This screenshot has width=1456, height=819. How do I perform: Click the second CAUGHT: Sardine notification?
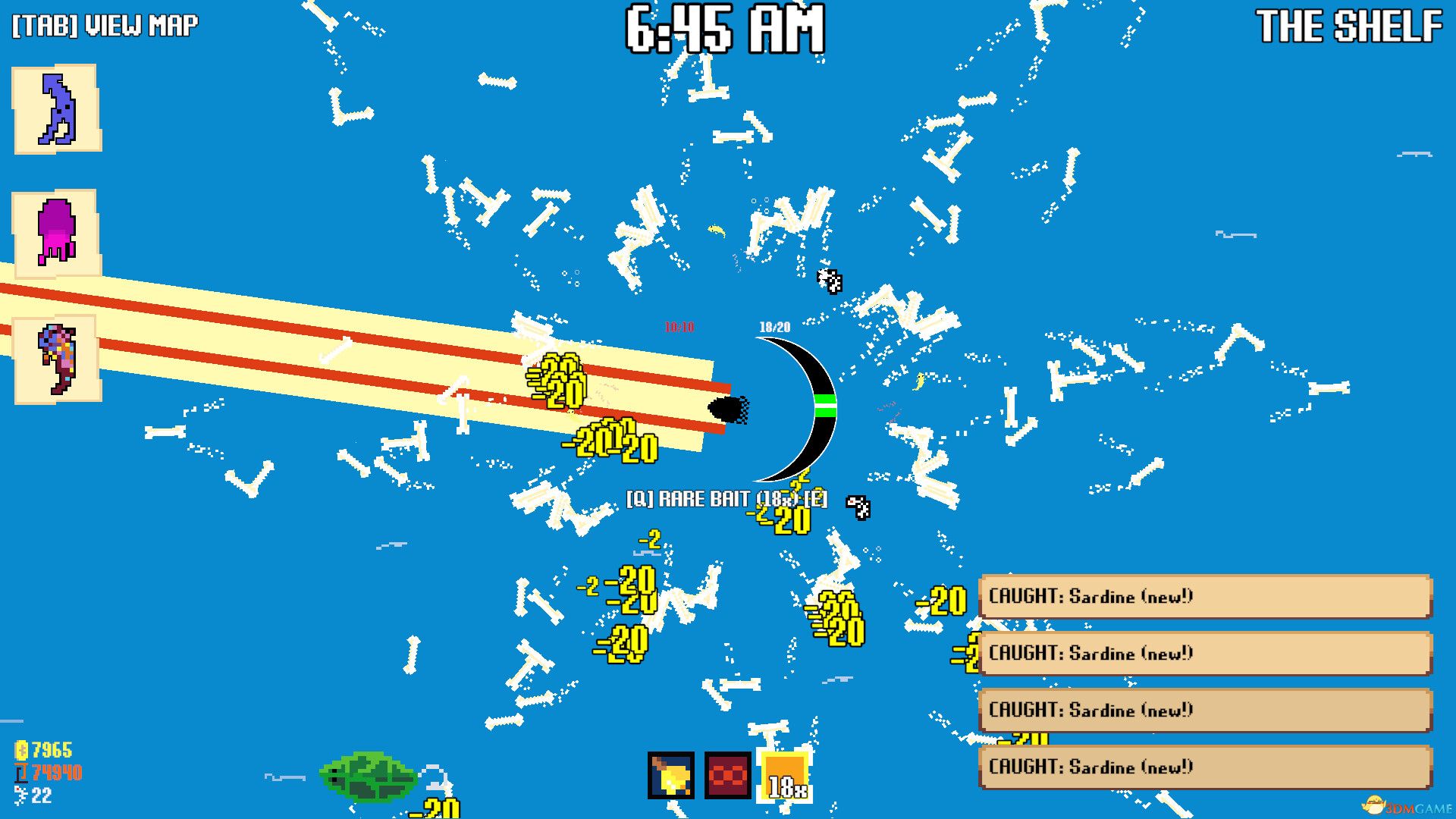1210,654
